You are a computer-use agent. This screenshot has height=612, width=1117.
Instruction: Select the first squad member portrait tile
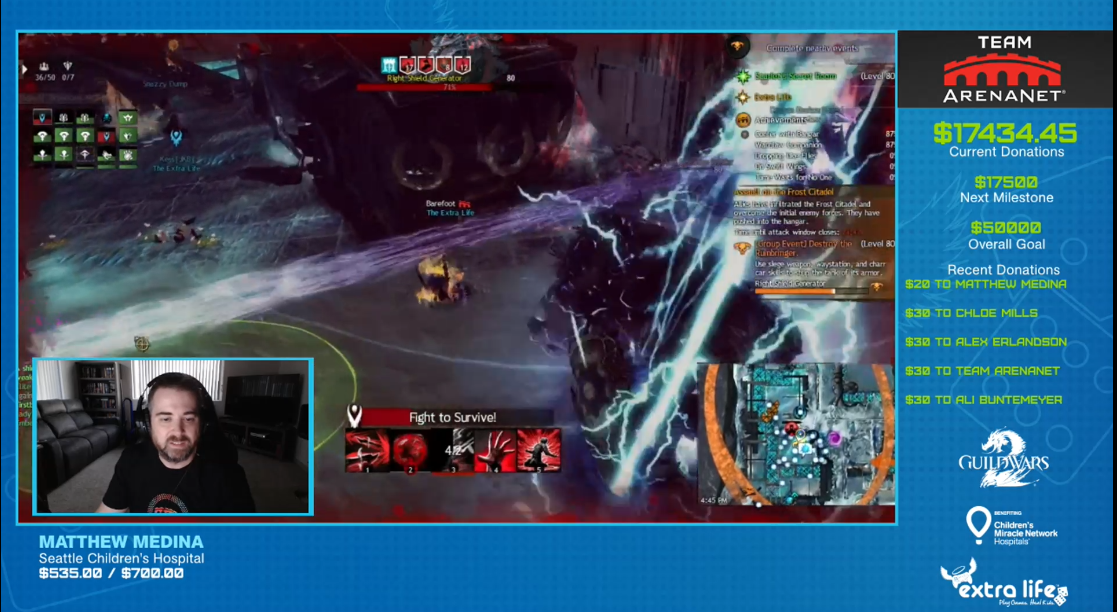click(x=42, y=117)
